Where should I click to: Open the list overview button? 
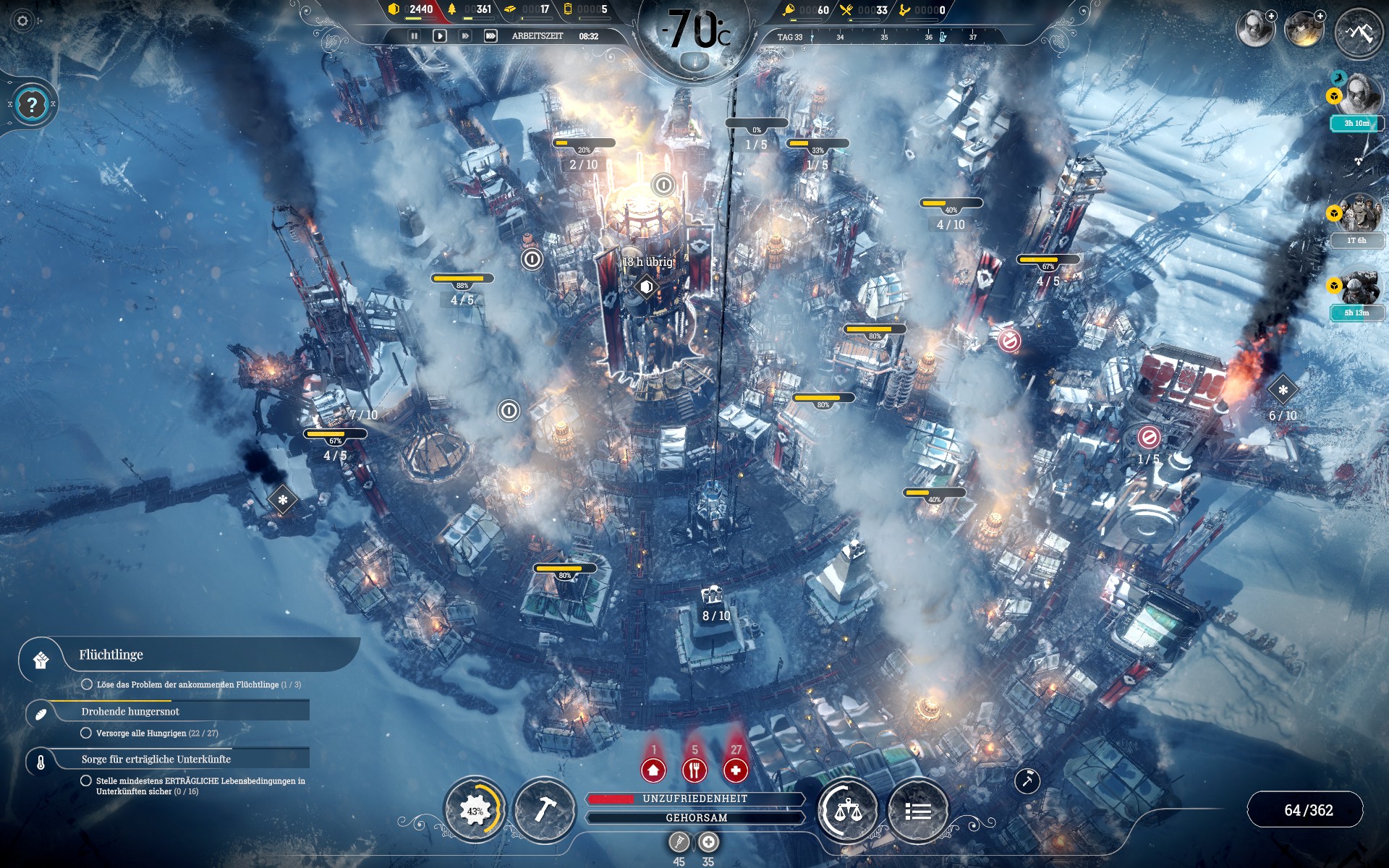[917, 811]
